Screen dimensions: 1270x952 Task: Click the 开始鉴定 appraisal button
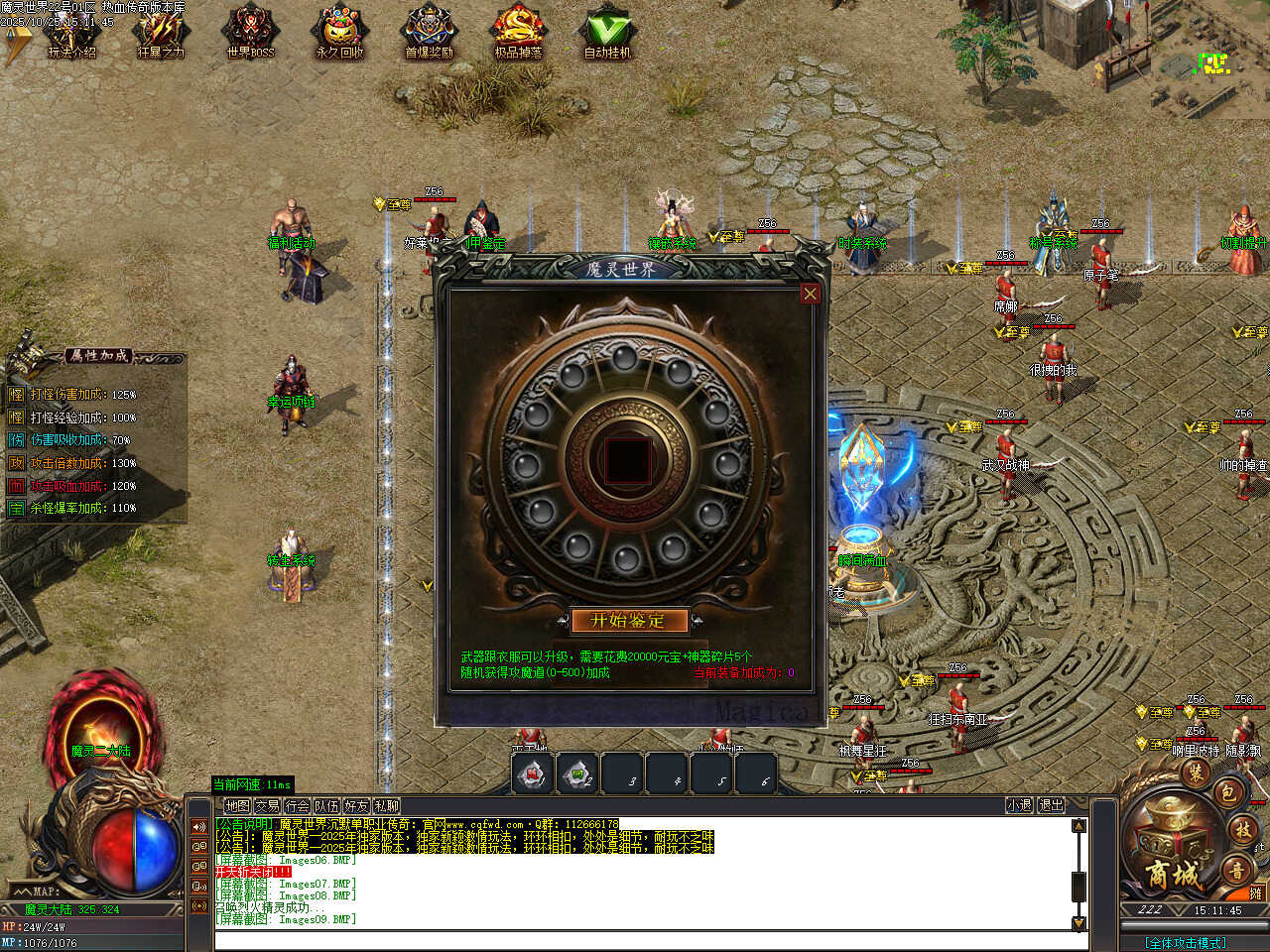[x=628, y=621]
